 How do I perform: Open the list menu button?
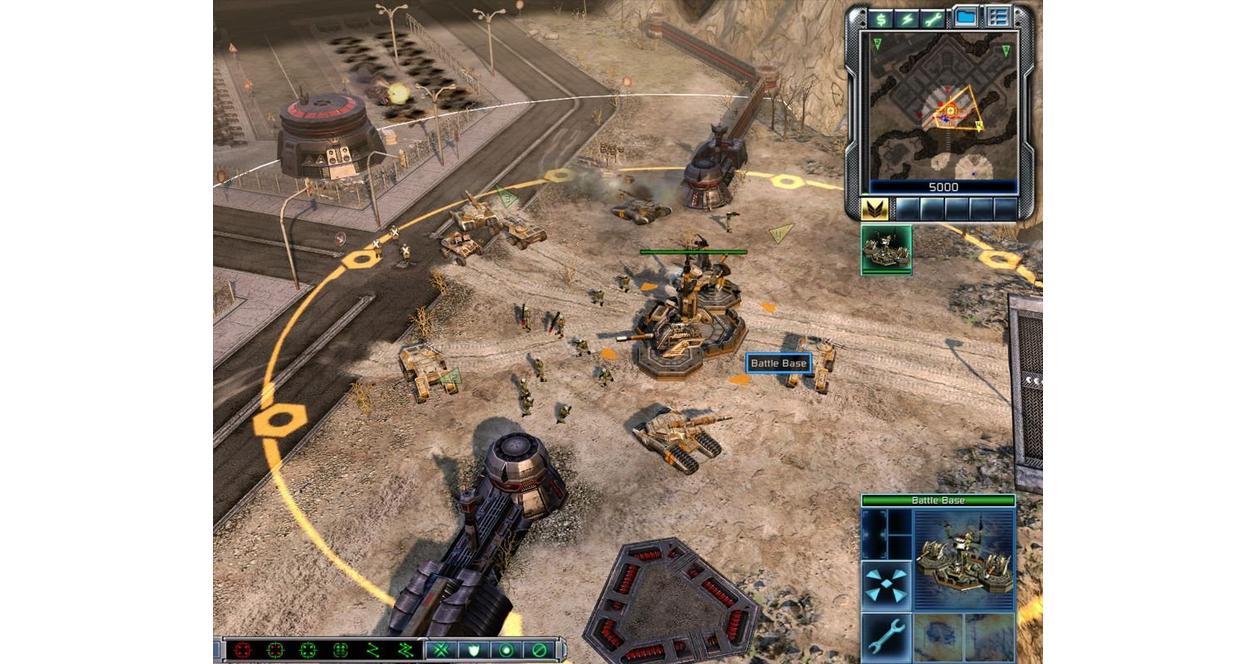tap(997, 17)
